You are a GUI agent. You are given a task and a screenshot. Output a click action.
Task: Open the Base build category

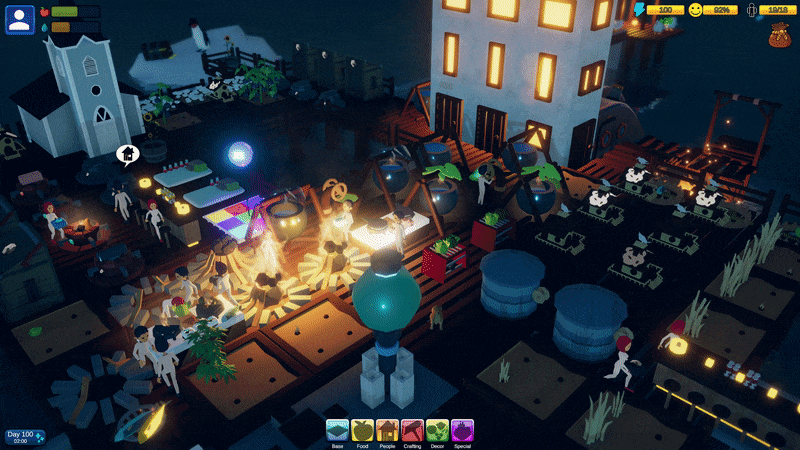[x=337, y=431]
